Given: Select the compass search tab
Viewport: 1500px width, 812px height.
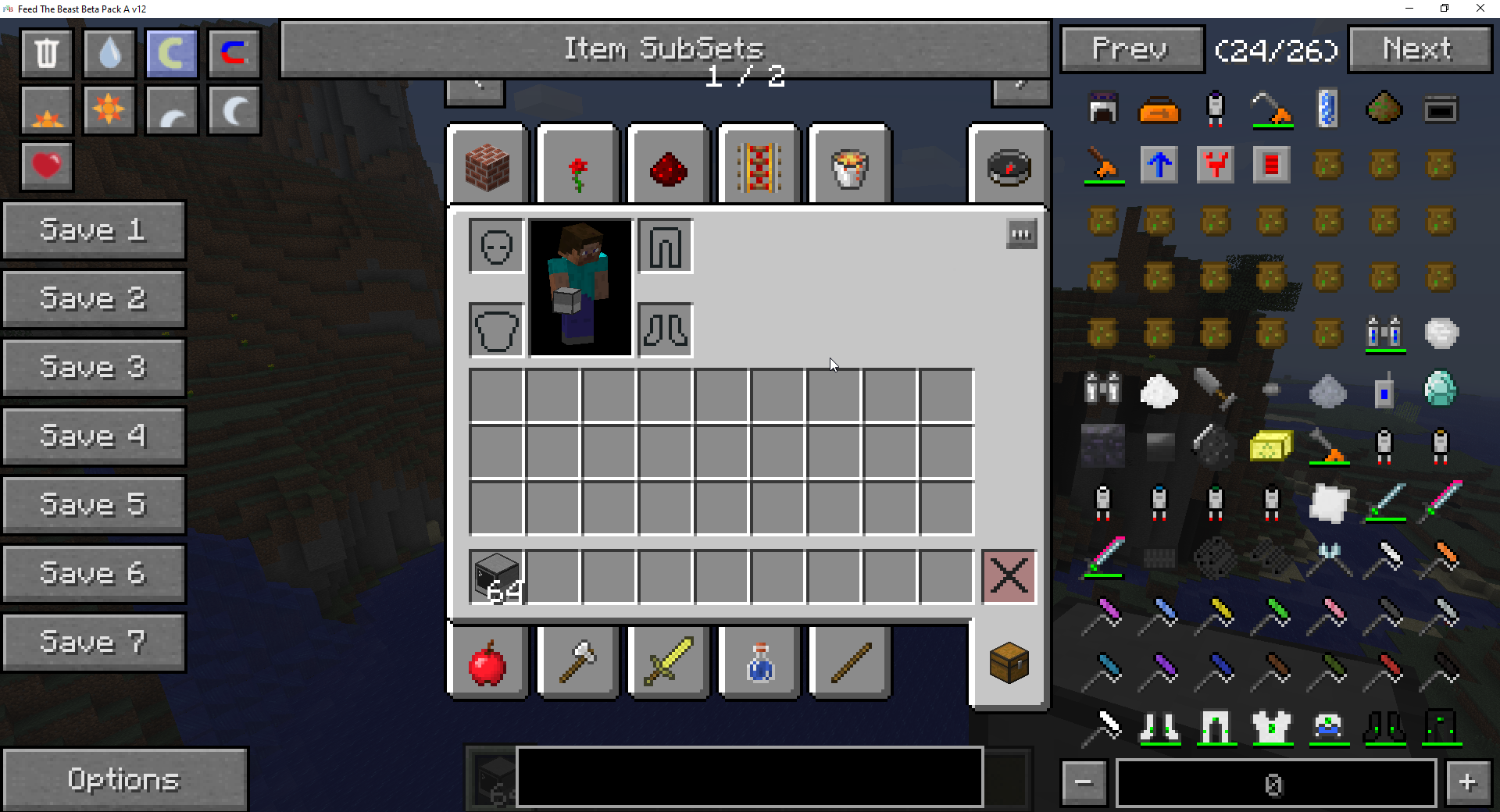Looking at the screenshot, I should coord(1009,167).
